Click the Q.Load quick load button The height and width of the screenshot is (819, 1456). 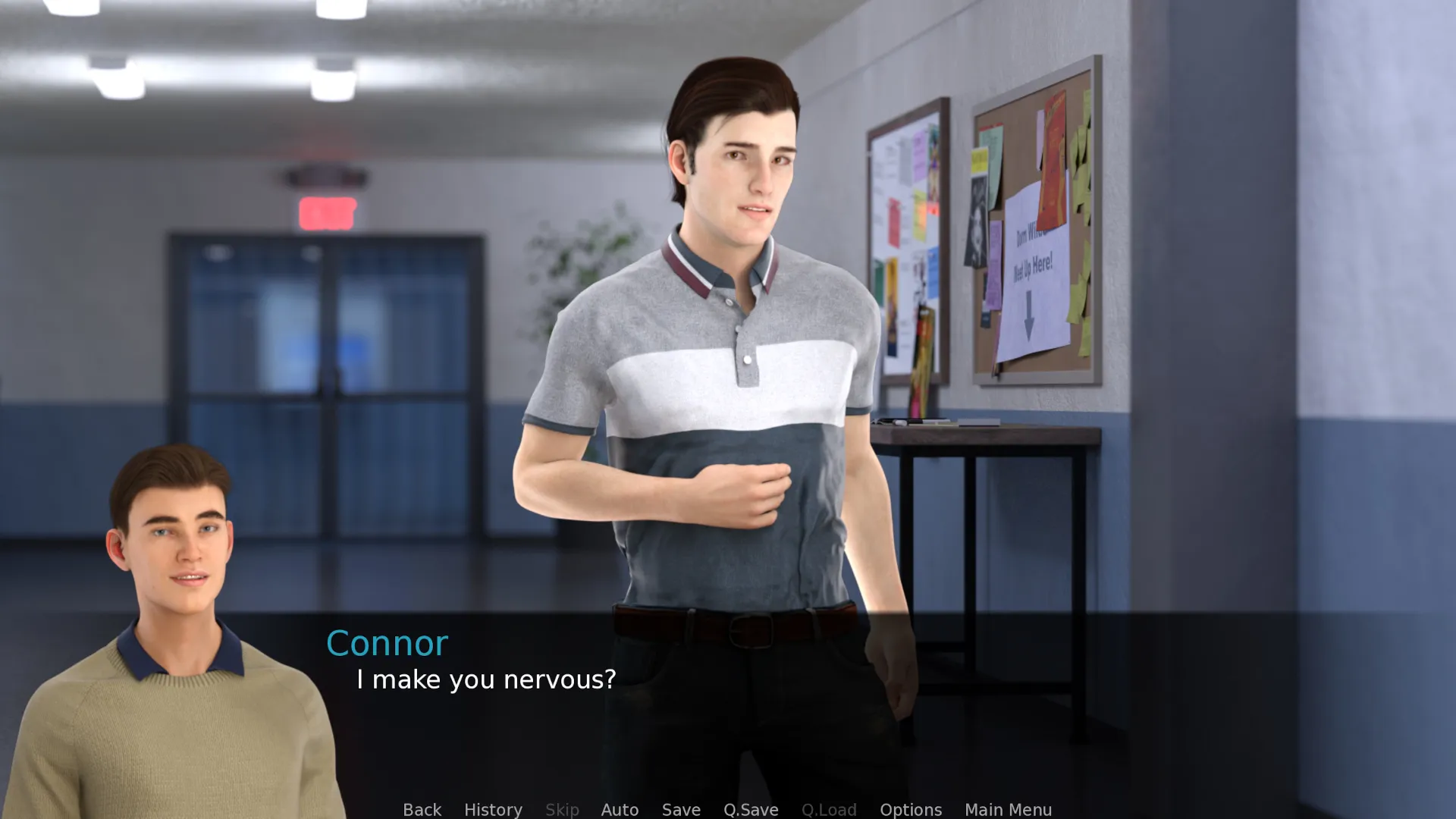point(829,809)
